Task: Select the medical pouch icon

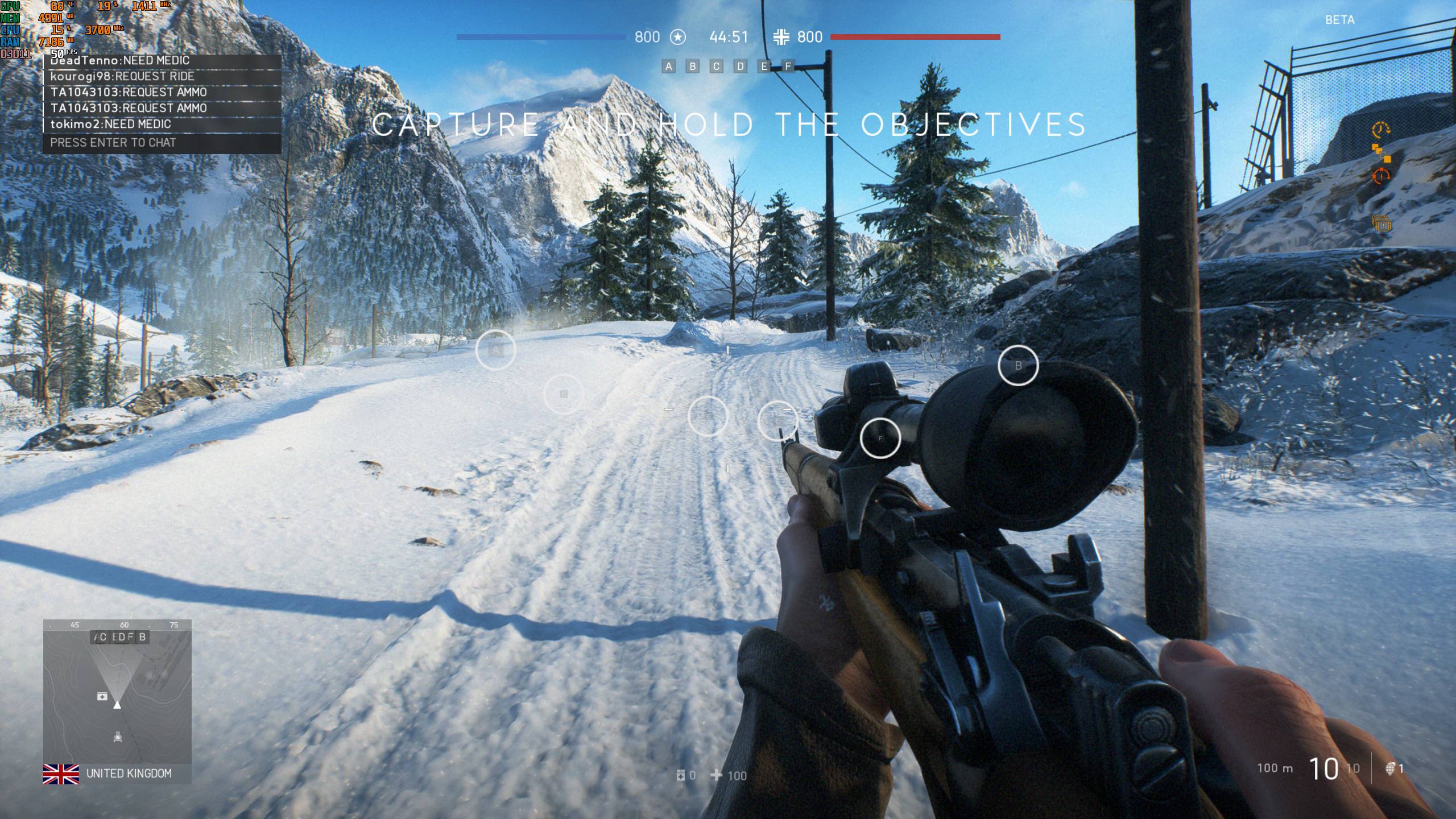Action: (680, 775)
